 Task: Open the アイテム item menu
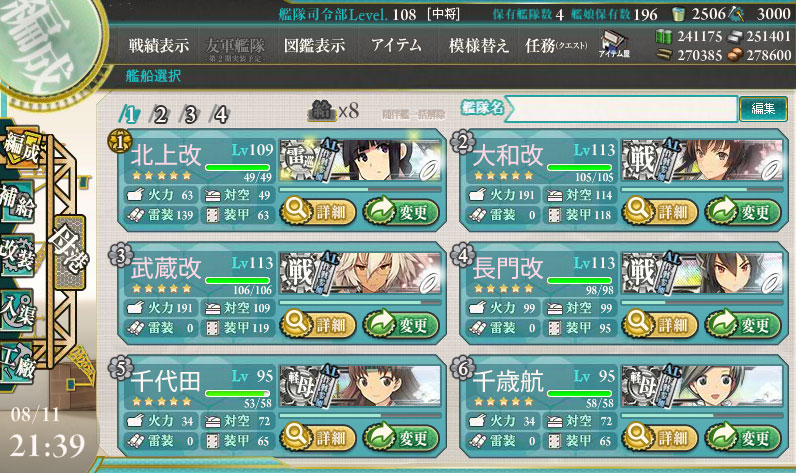[395, 46]
